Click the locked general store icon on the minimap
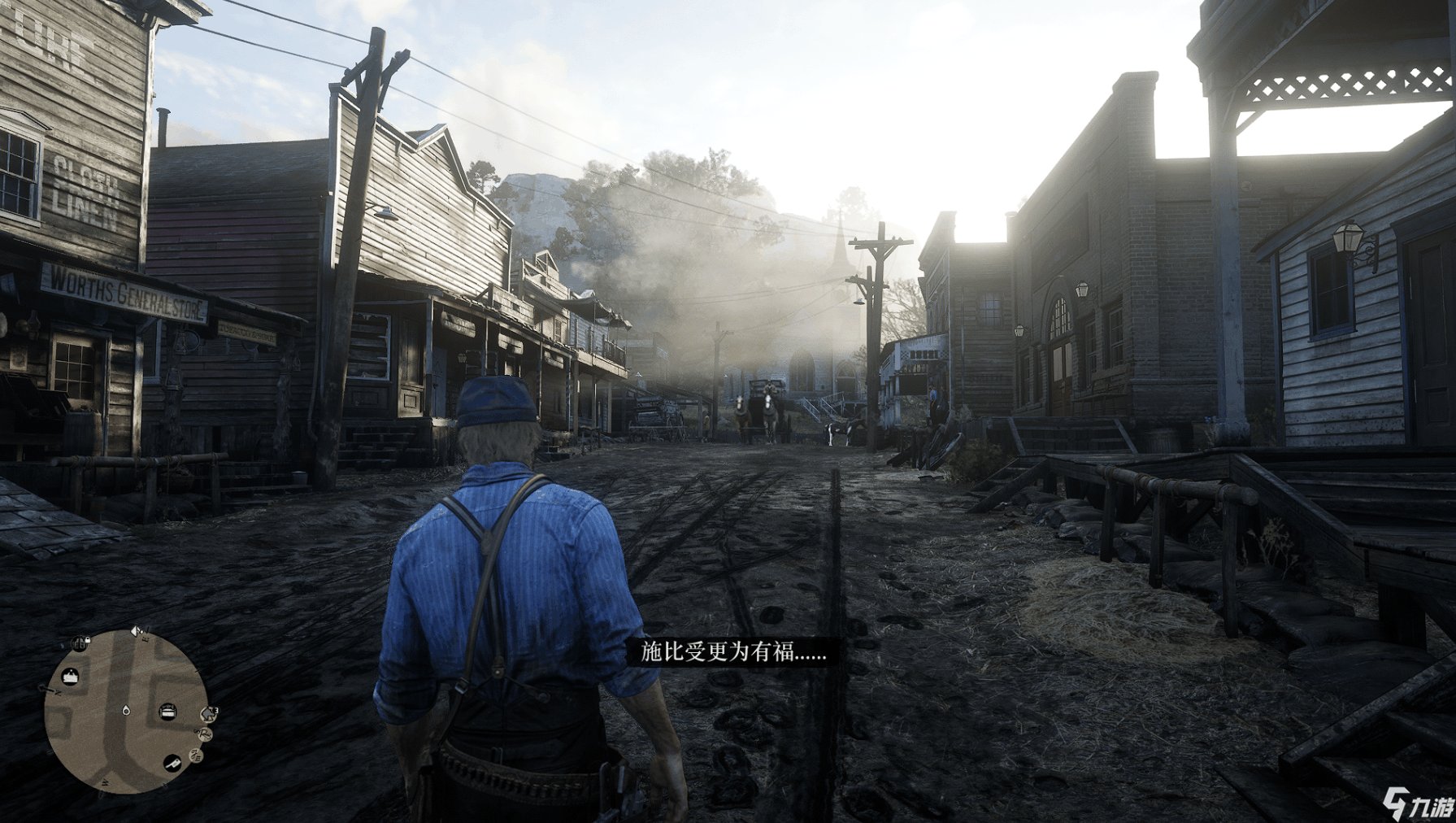Screen dimensions: 1456x823 point(80,643)
